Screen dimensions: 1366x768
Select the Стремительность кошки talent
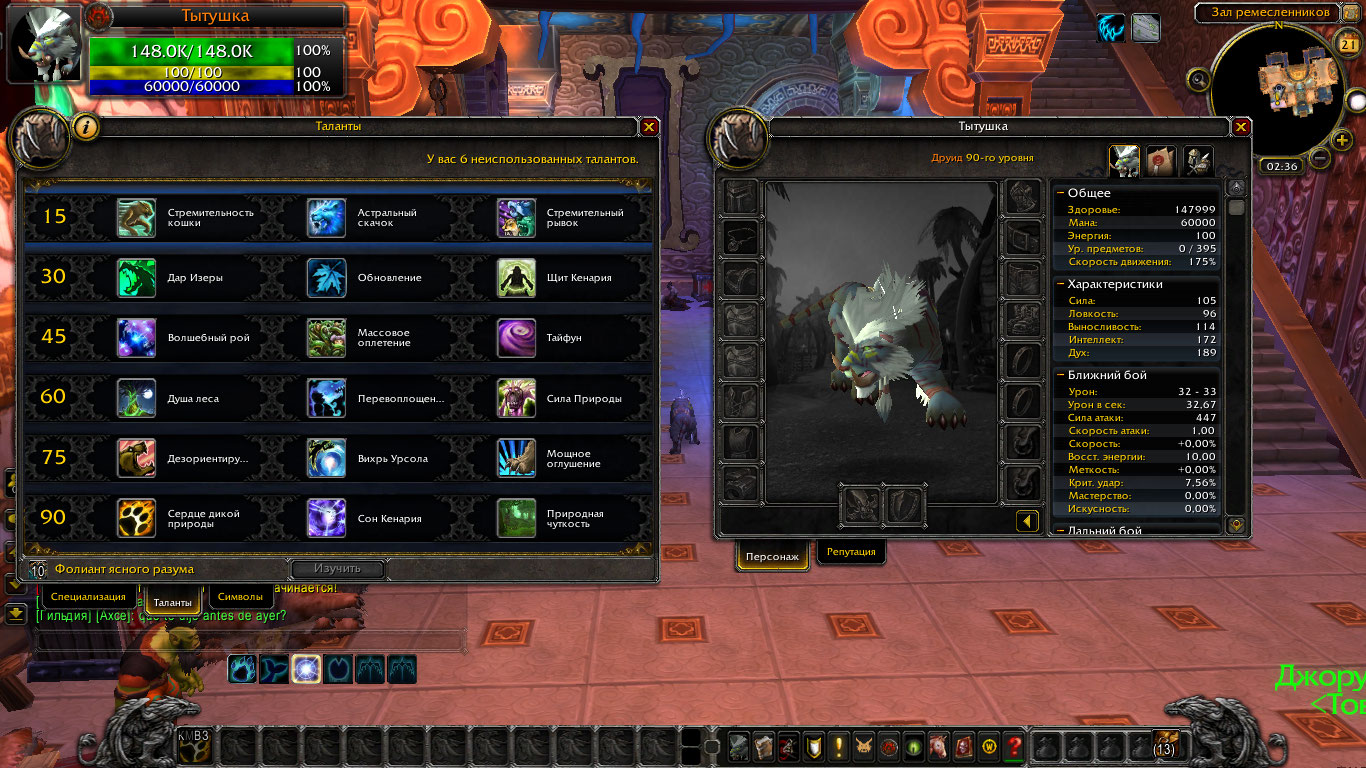[137, 217]
